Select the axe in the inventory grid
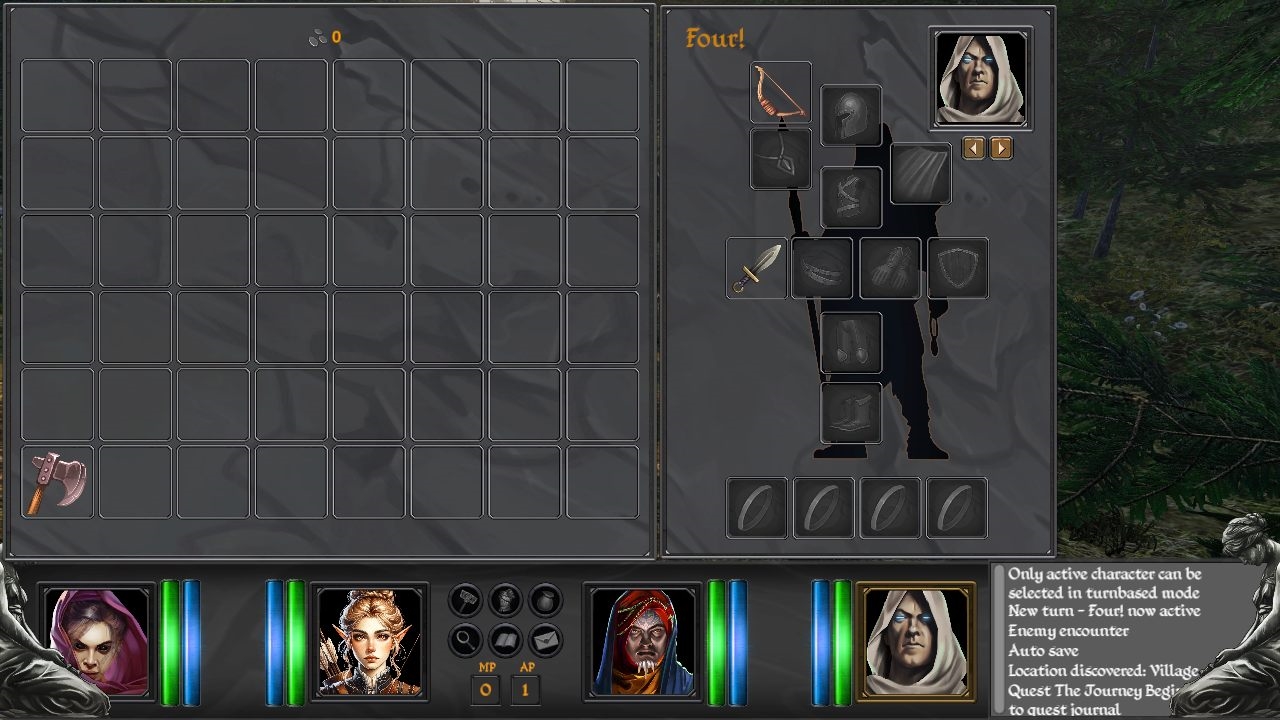This screenshot has height=720, width=1280. (57, 482)
